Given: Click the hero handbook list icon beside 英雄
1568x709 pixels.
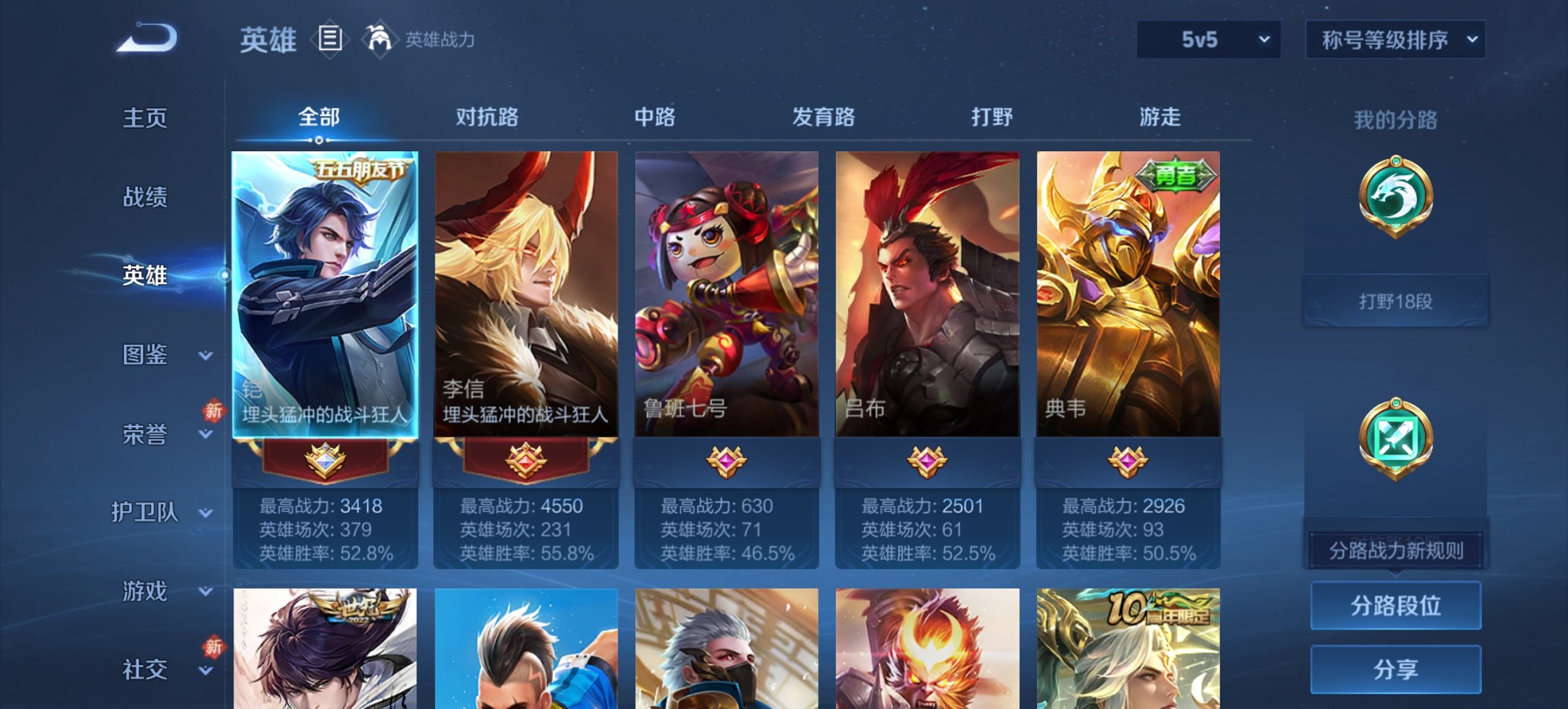Looking at the screenshot, I should [330, 39].
